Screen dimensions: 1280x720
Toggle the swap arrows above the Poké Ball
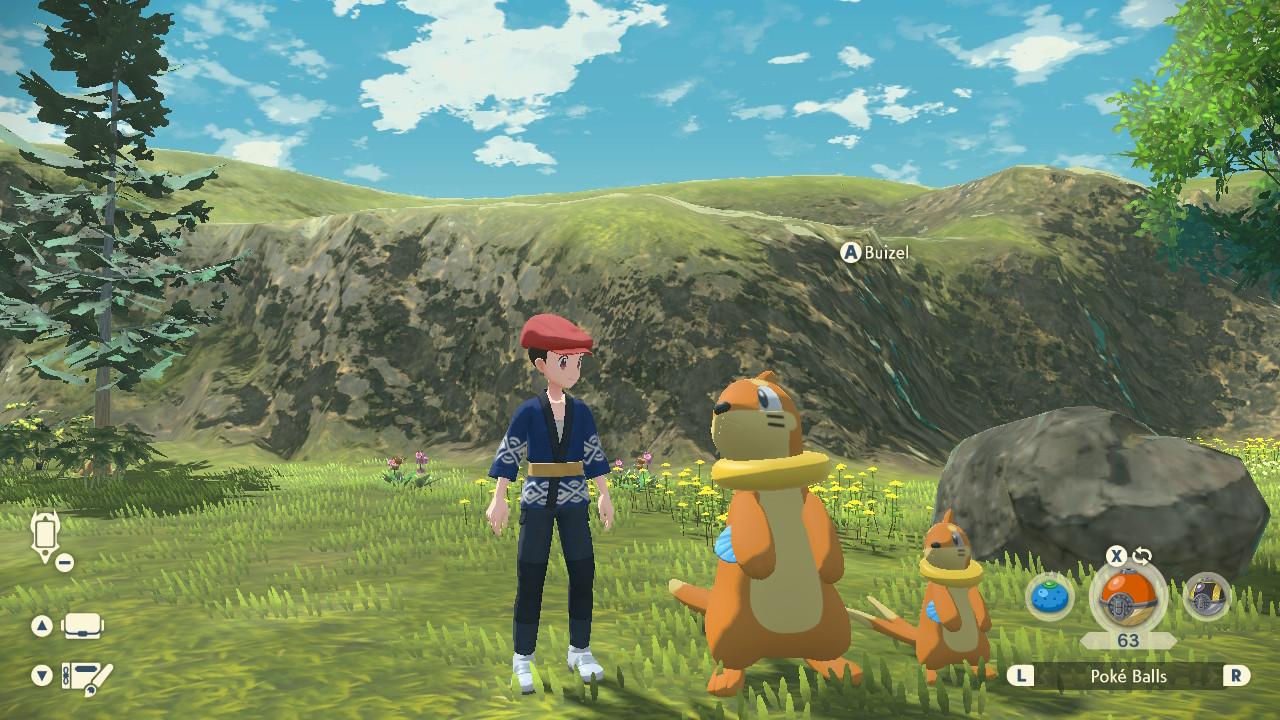pos(1142,556)
